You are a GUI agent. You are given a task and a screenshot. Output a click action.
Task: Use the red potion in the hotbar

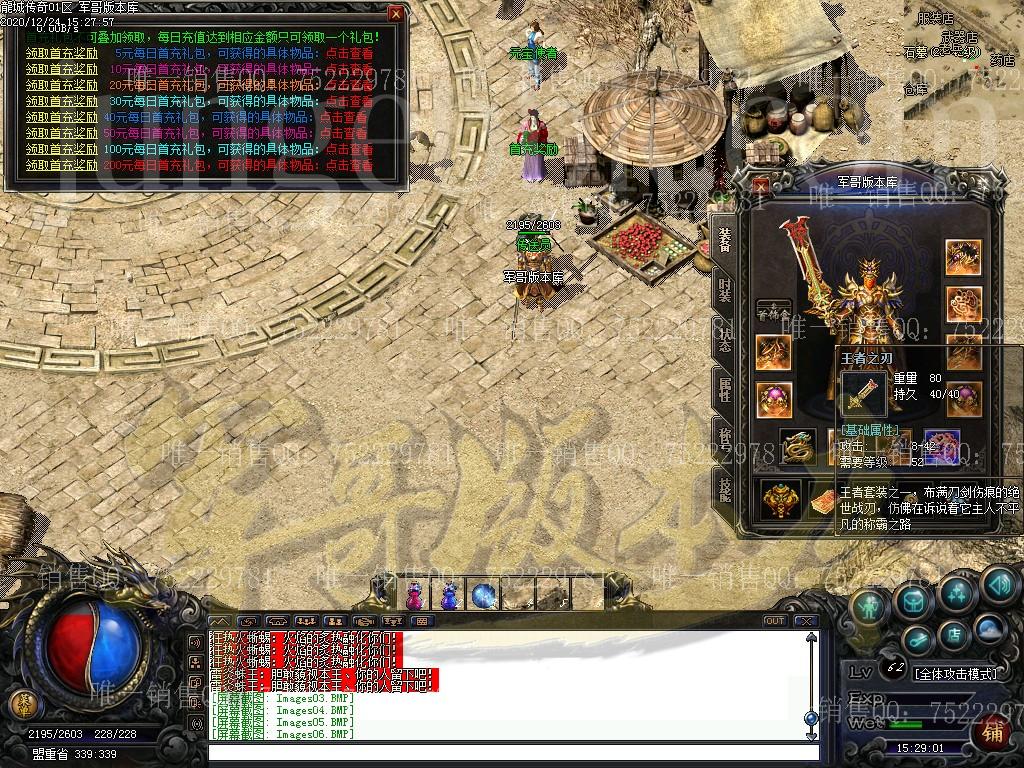click(x=414, y=596)
